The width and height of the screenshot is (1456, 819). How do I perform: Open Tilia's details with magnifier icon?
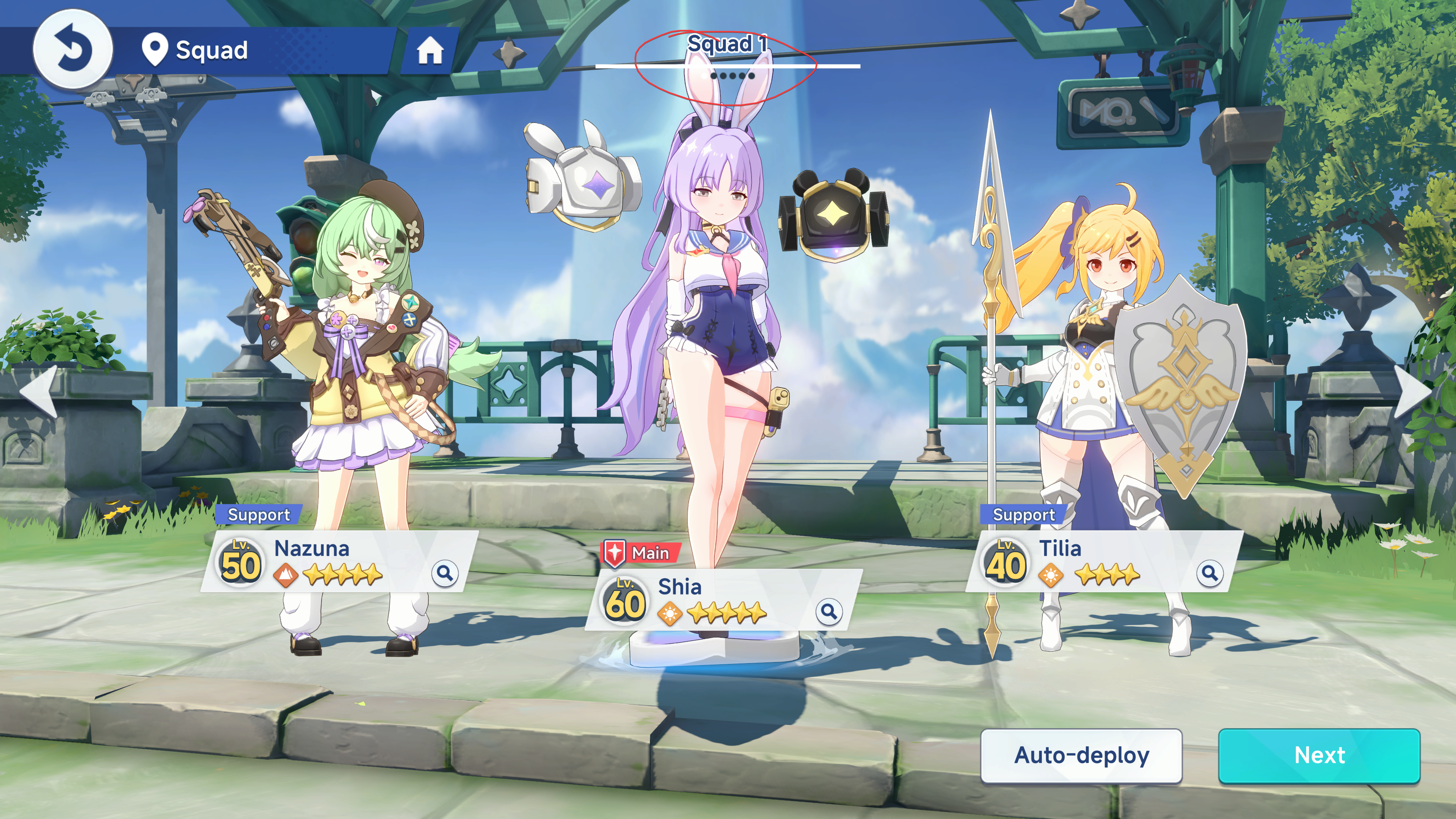(x=1209, y=573)
